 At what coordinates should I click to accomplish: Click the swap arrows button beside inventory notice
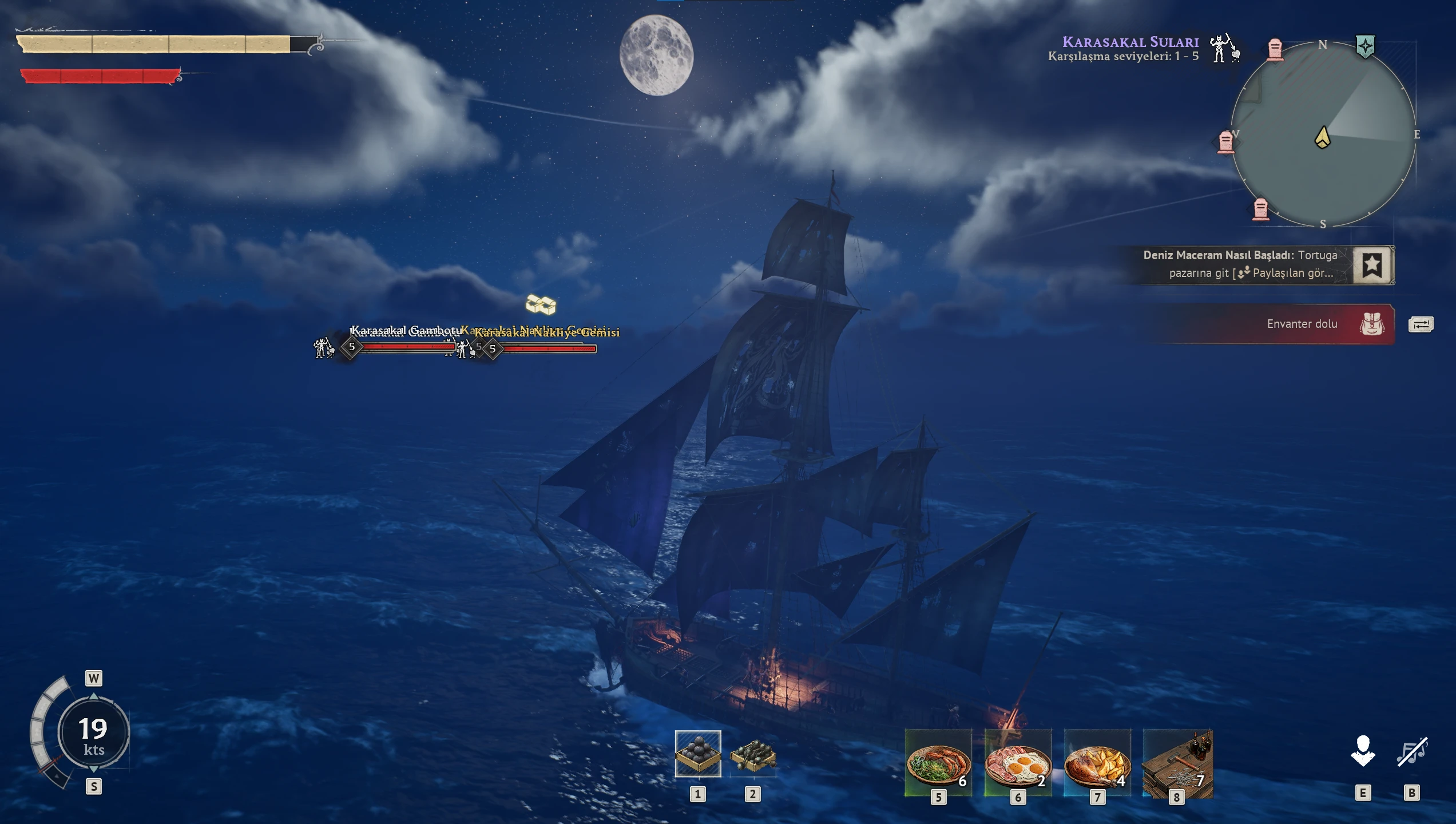(1421, 325)
